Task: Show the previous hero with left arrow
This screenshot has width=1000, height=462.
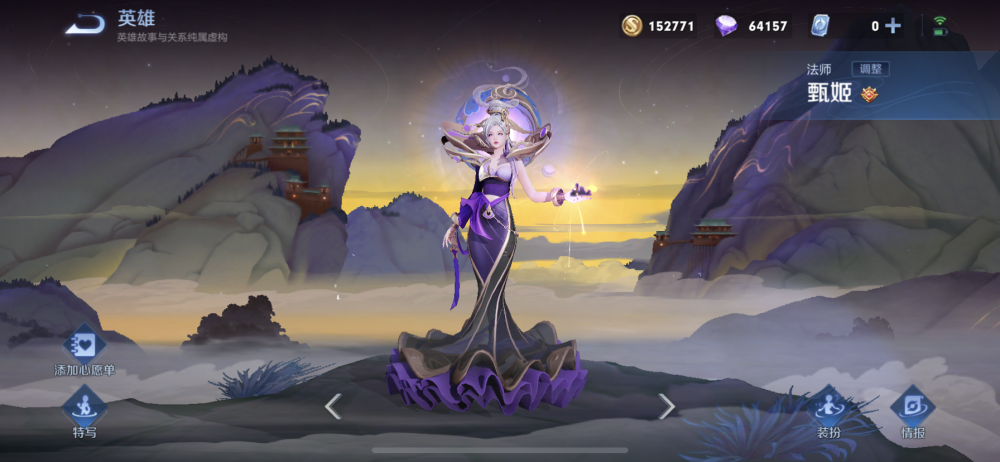Action: pos(333,405)
